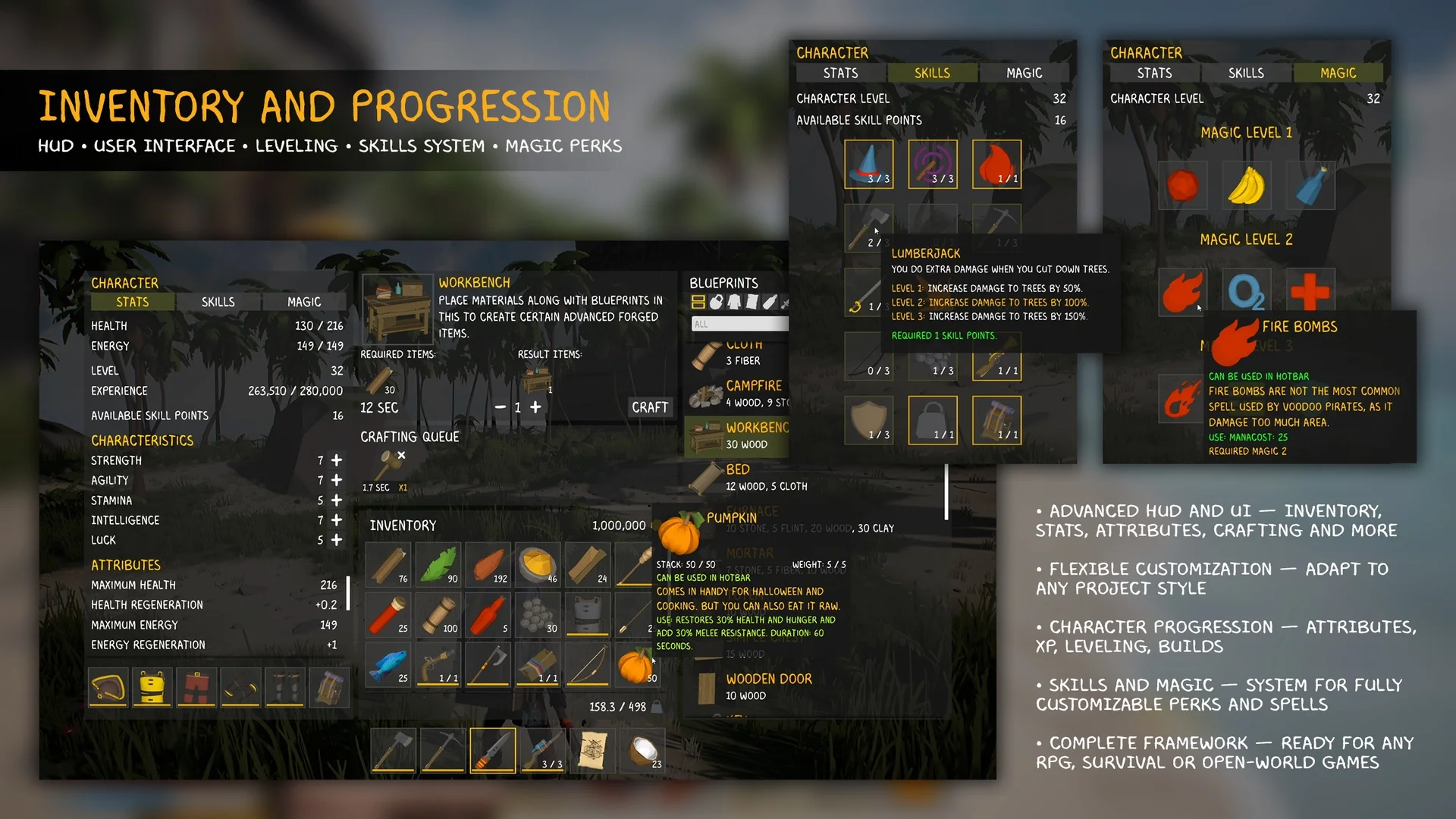Viewport: 1456px width, 819px height.
Task: Equip the yellow backpack equipment slot
Action: coord(152,687)
